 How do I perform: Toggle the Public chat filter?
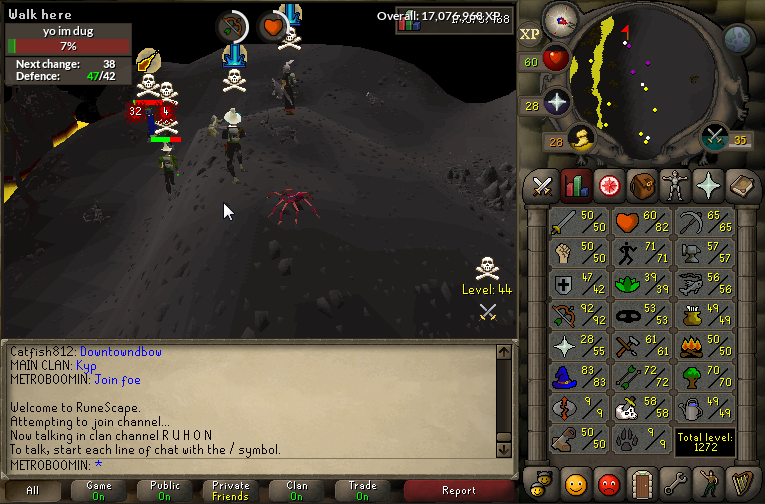tap(165, 490)
